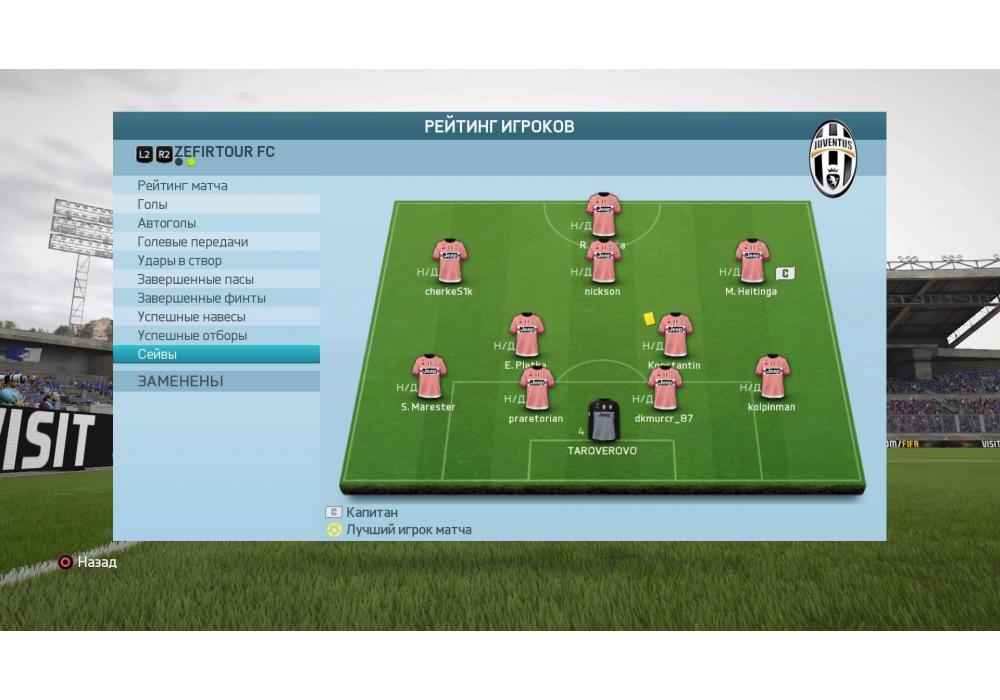
Task: Open Завершенные пасы stat
Action: [196, 280]
